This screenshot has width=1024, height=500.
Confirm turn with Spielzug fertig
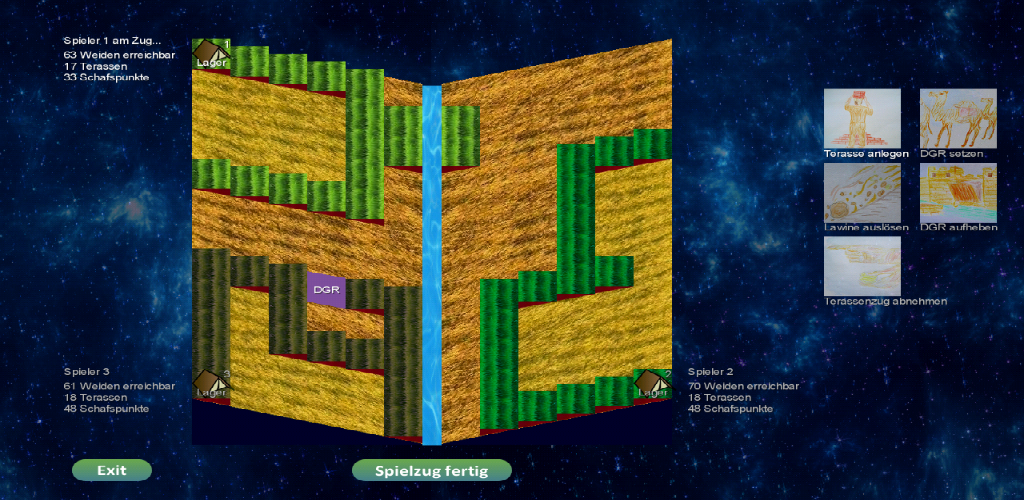[x=431, y=470]
